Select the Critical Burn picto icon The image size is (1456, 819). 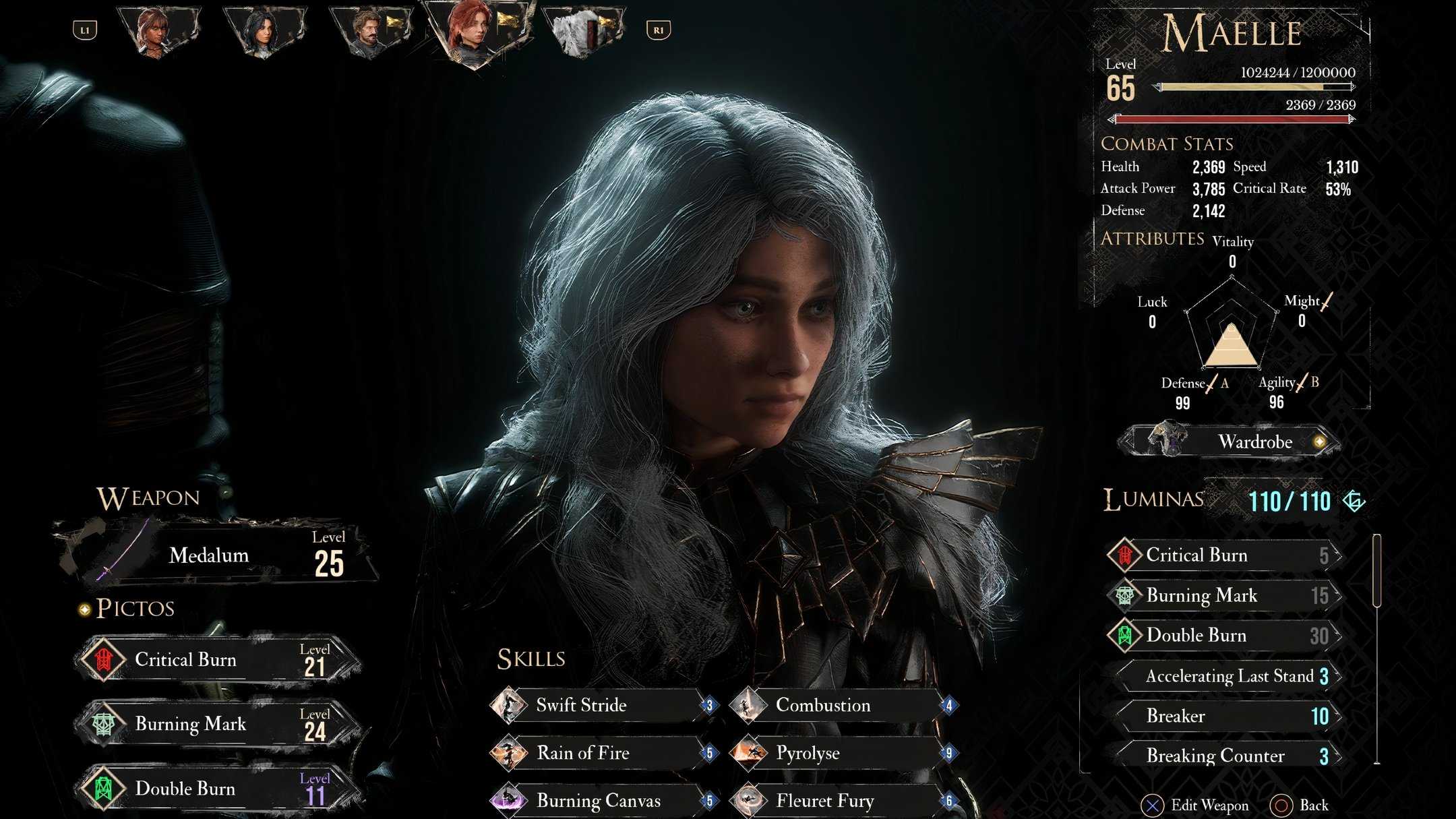pyautogui.click(x=104, y=658)
